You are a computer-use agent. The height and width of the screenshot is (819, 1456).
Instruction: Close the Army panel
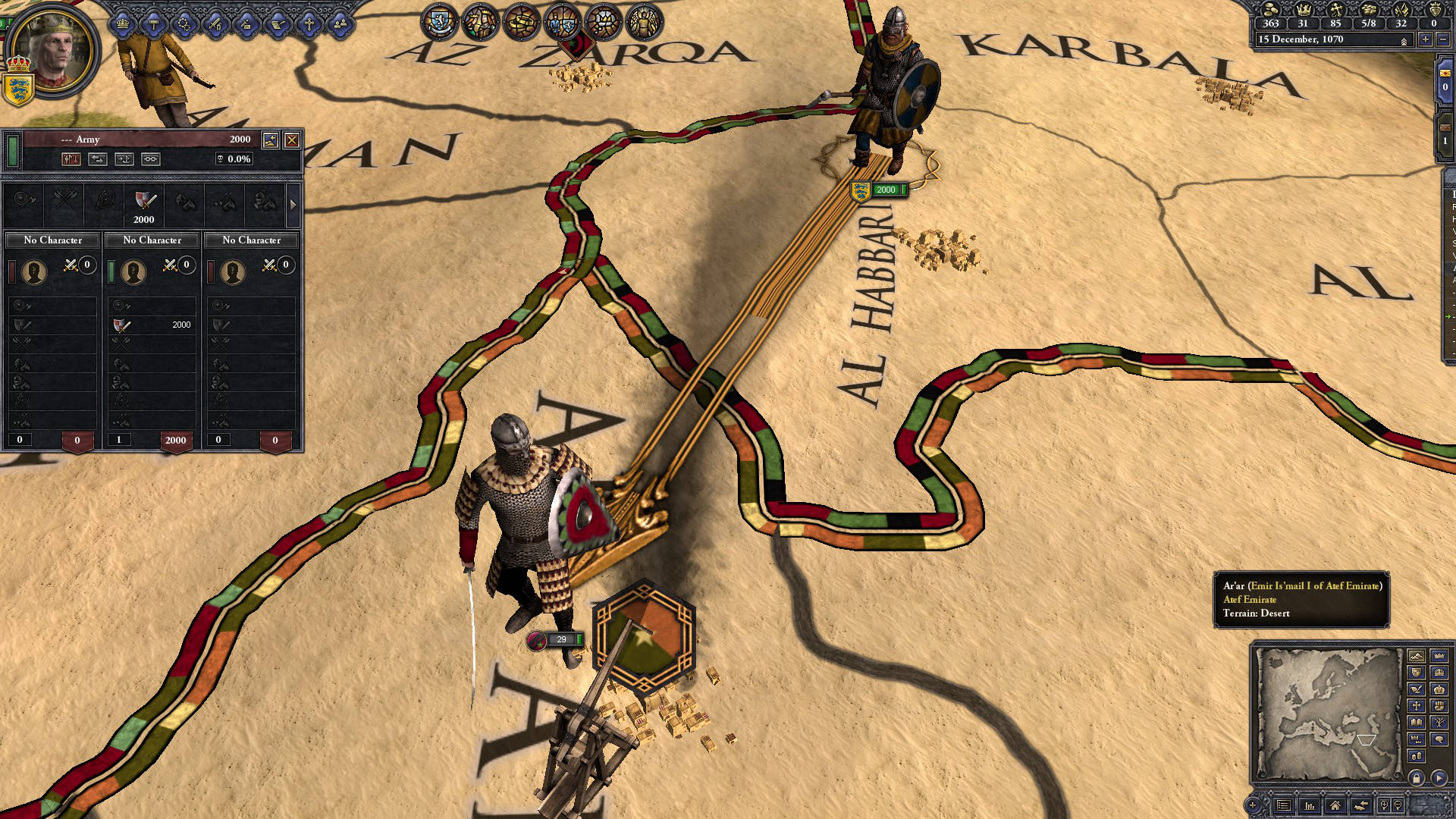[x=292, y=140]
